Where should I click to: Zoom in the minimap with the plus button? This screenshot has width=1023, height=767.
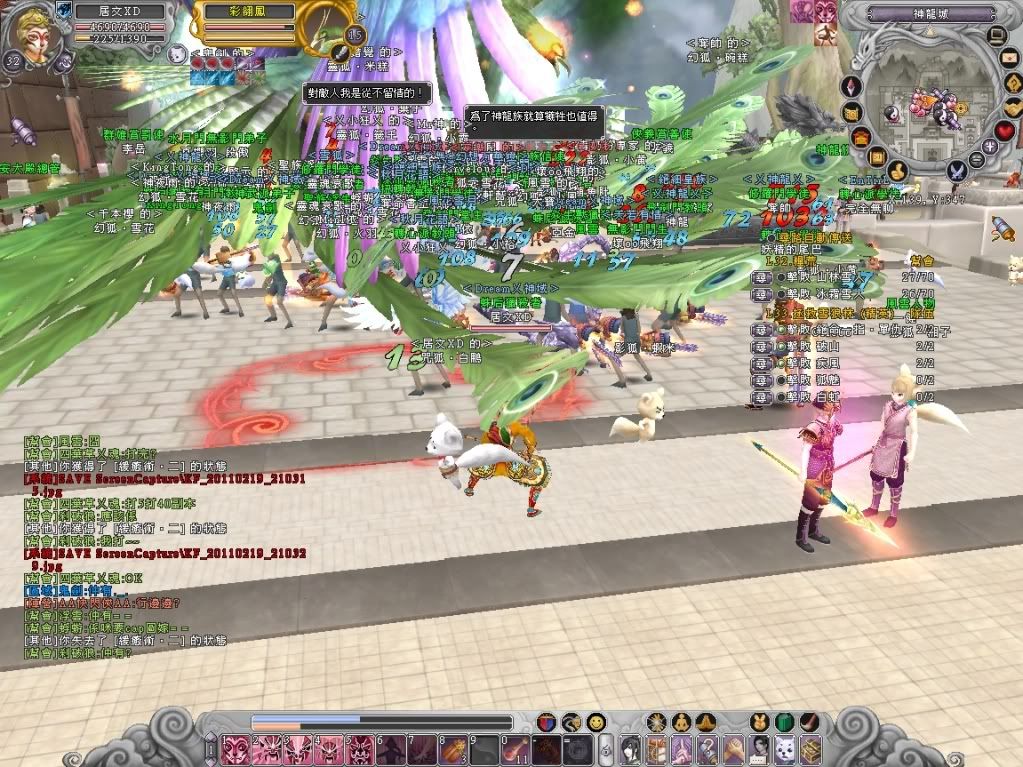tap(992, 146)
